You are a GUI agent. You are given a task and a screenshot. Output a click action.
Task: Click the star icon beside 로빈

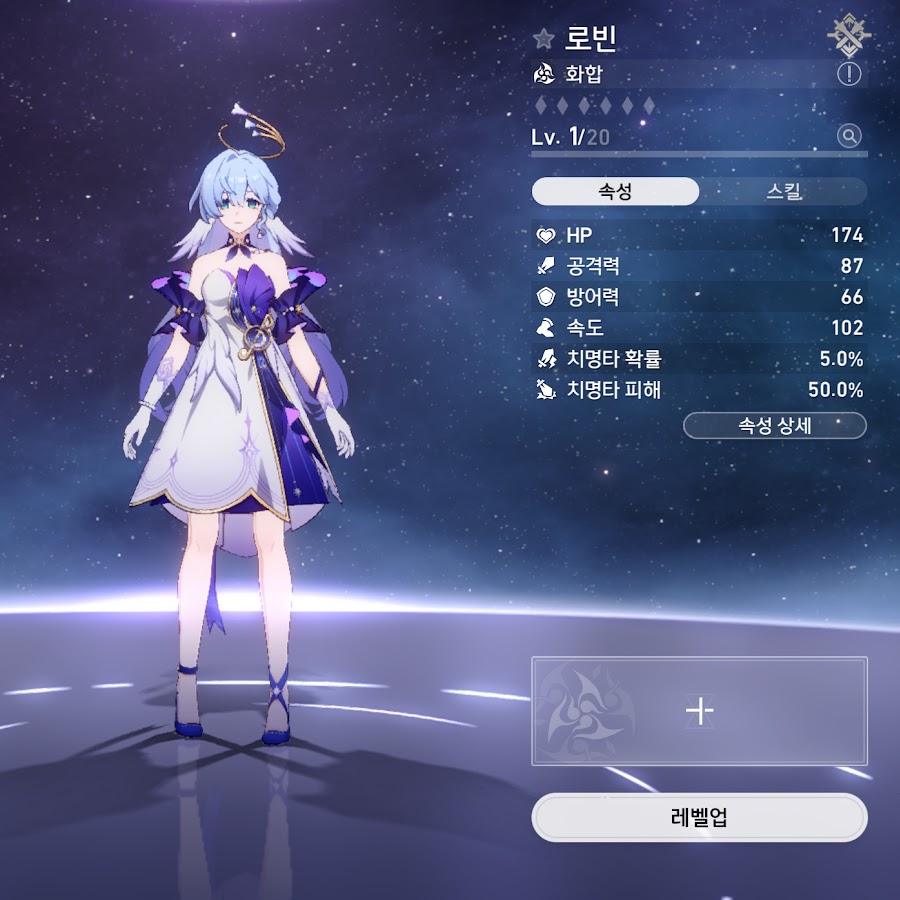click(544, 39)
